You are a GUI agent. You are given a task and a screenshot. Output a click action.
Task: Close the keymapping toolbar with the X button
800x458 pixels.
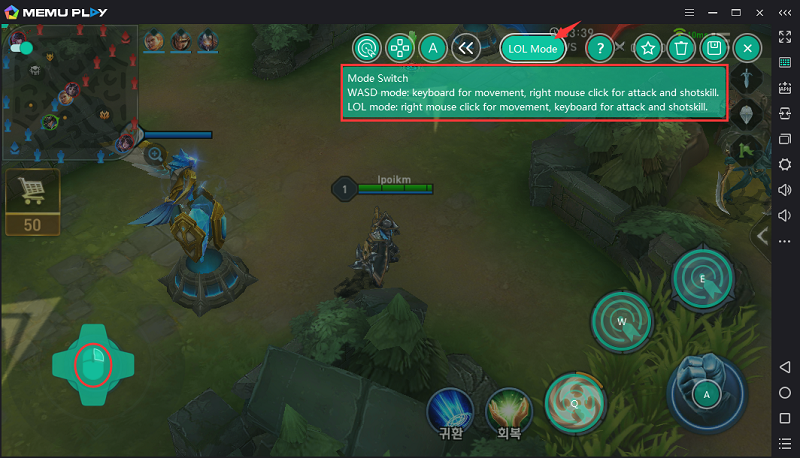pos(747,48)
